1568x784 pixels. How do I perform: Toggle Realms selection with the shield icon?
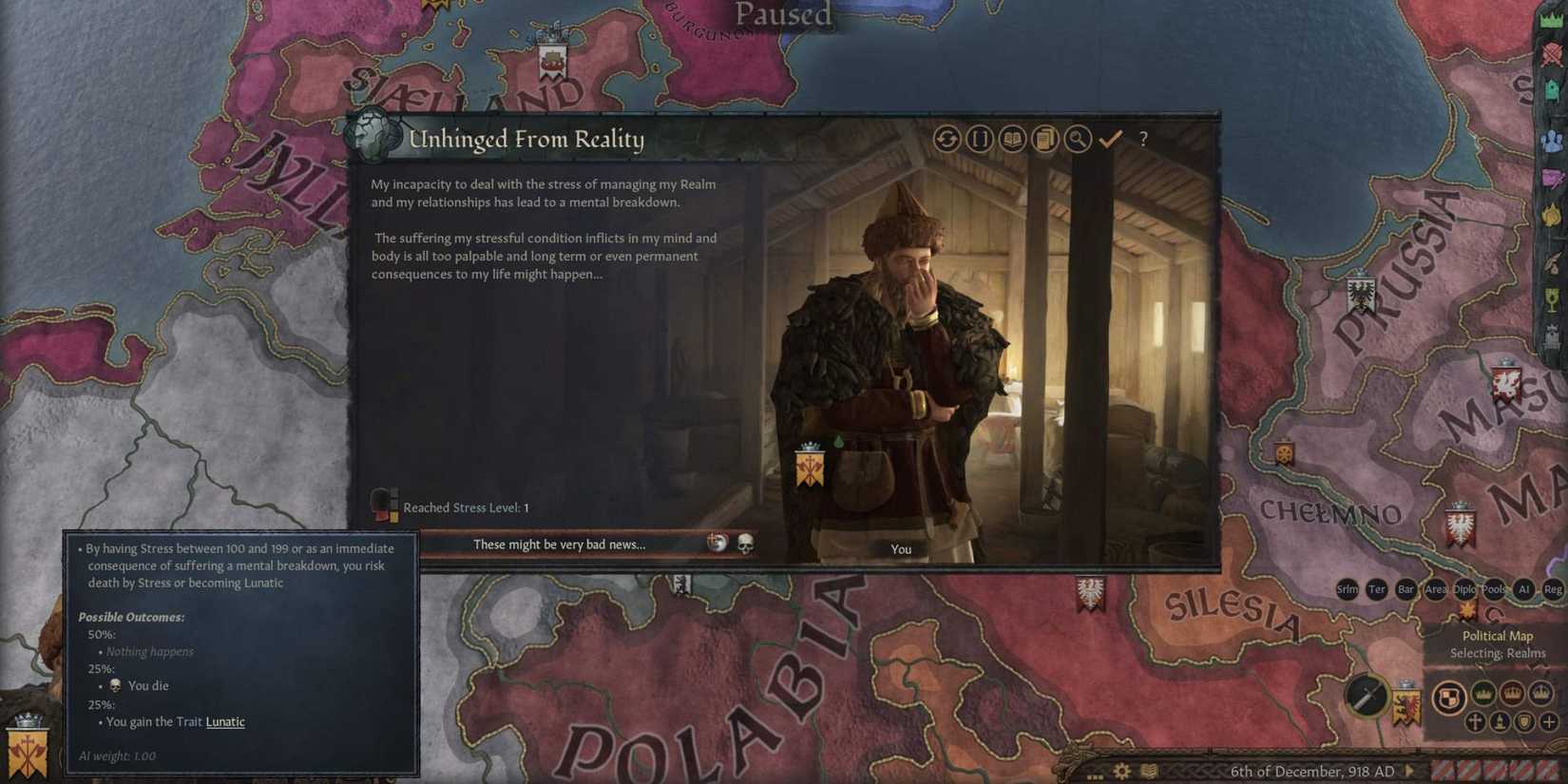(x=1448, y=698)
